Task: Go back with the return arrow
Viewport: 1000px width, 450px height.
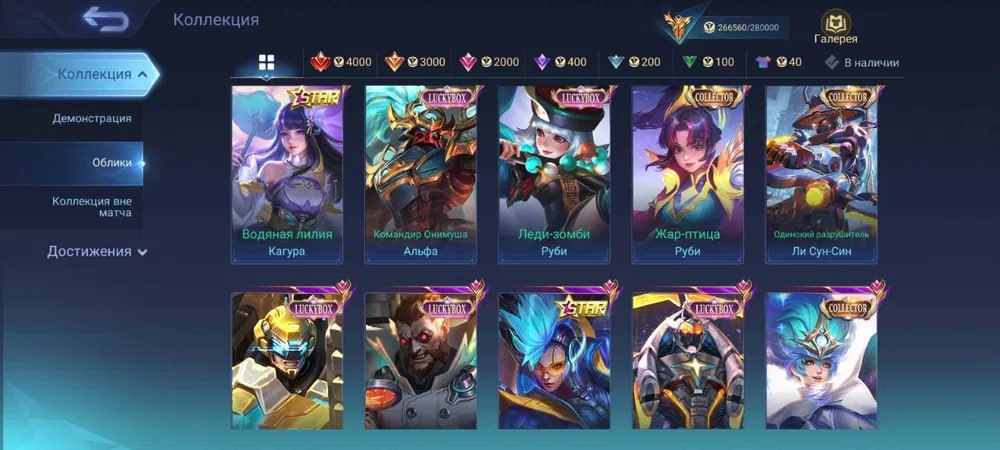Action: pyautogui.click(x=105, y=19)
